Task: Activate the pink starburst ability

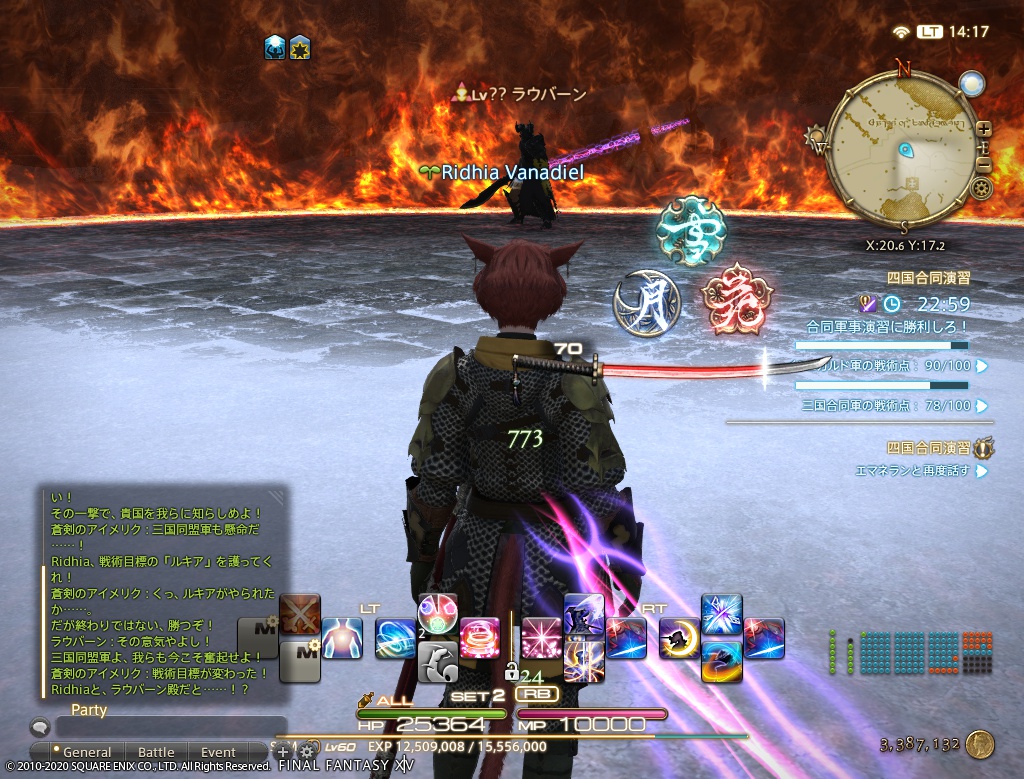Action: click(x=541, y=637)
